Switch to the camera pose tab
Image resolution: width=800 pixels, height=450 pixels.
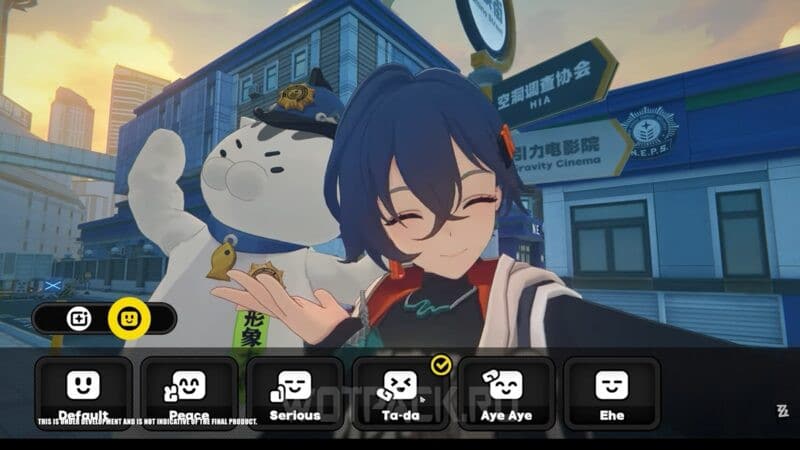tap(79, 319)
